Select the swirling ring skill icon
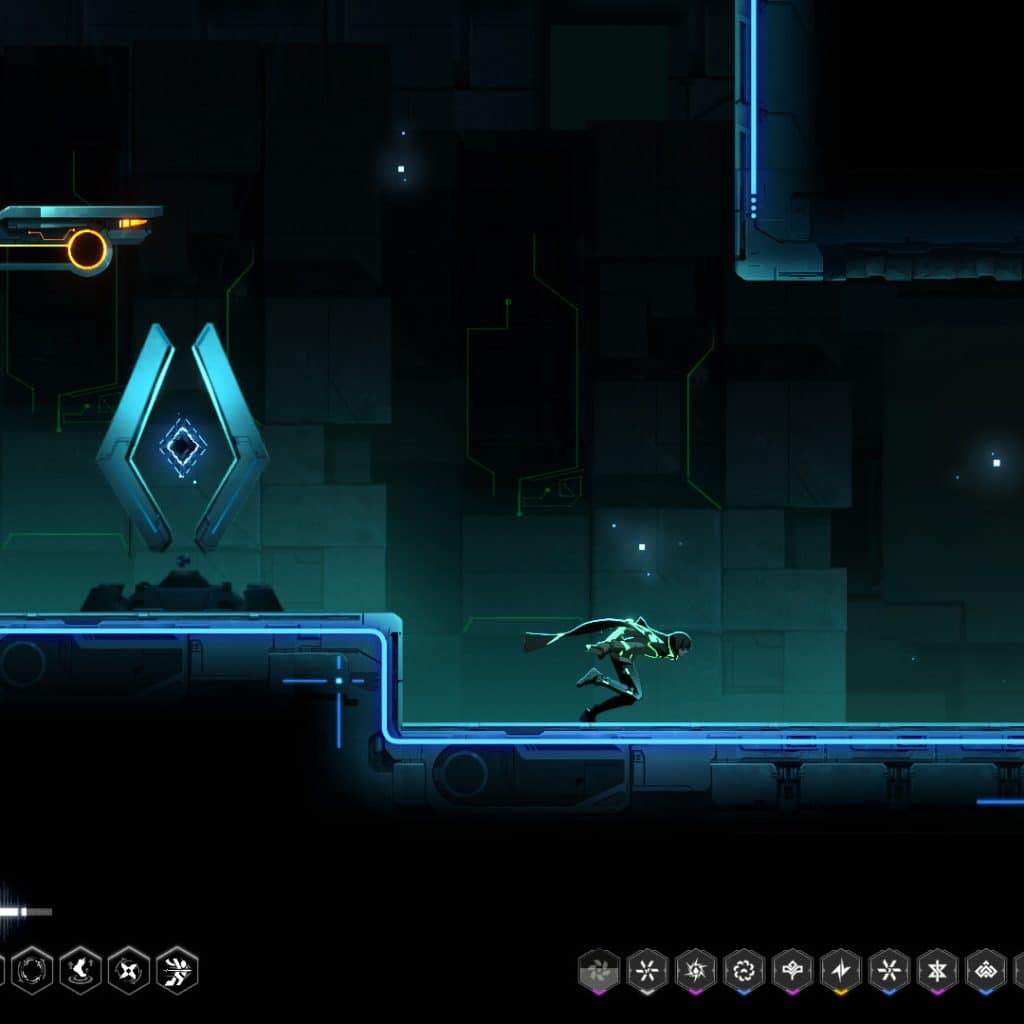 pos(744,970)
